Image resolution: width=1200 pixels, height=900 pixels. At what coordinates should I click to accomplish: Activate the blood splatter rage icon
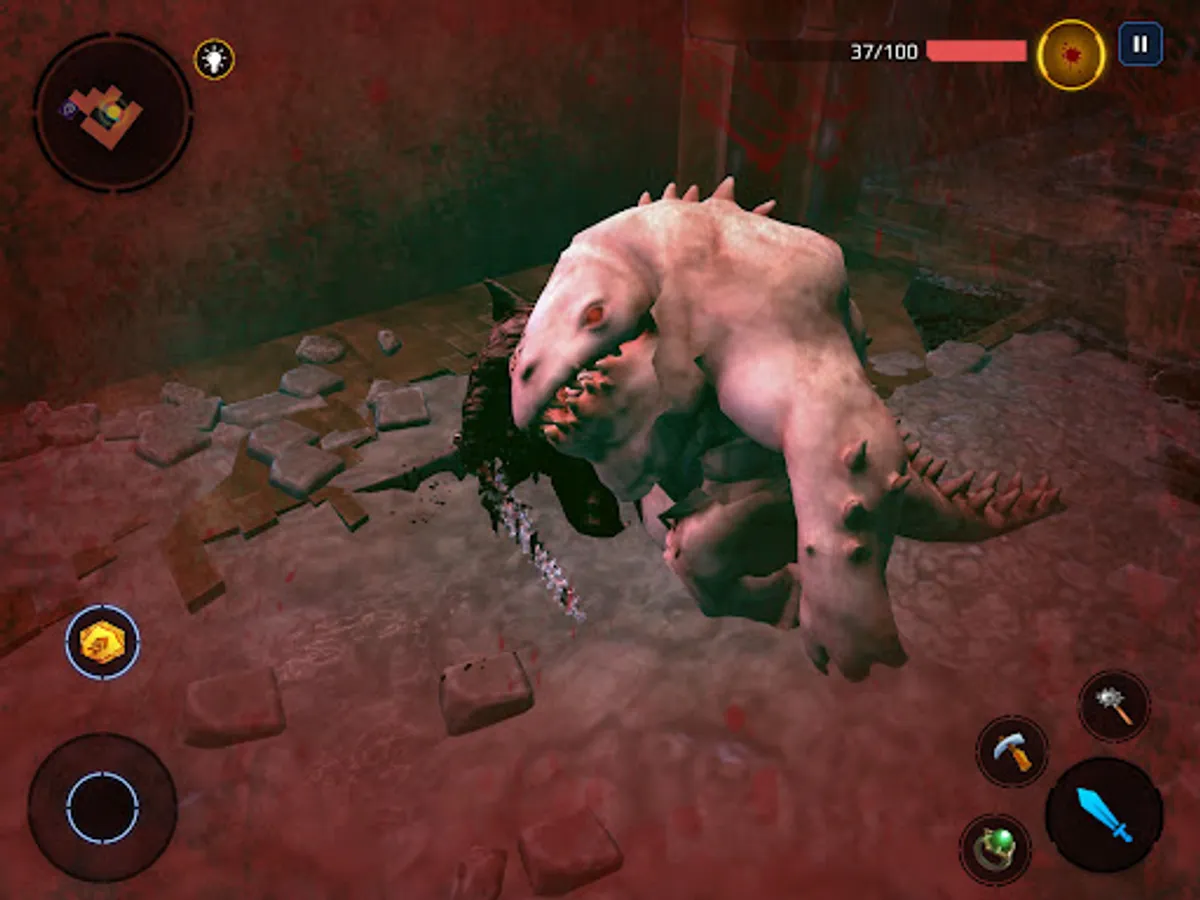[x=1071, y=55]
